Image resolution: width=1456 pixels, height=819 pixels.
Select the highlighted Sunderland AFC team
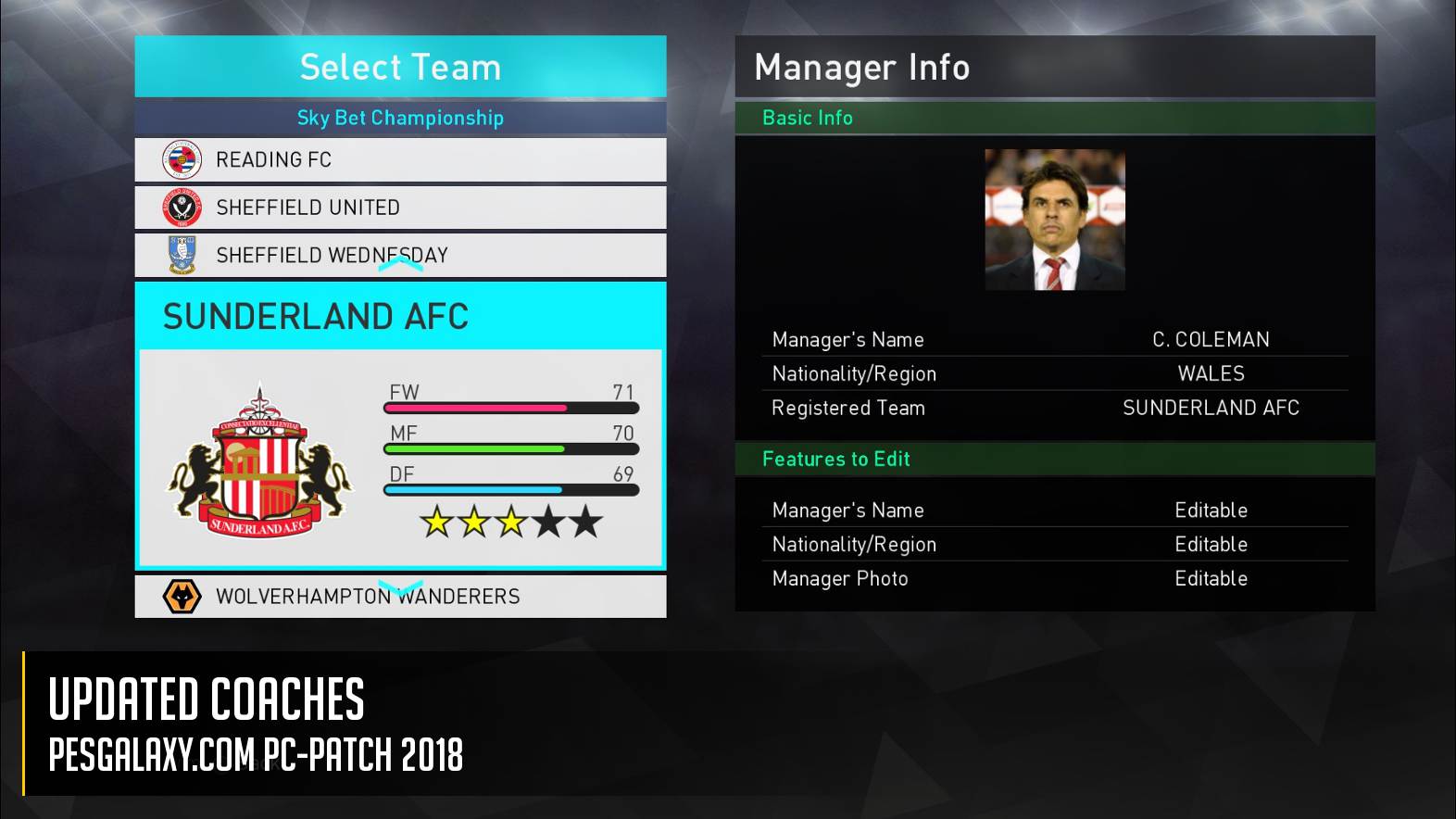(400, 426)
